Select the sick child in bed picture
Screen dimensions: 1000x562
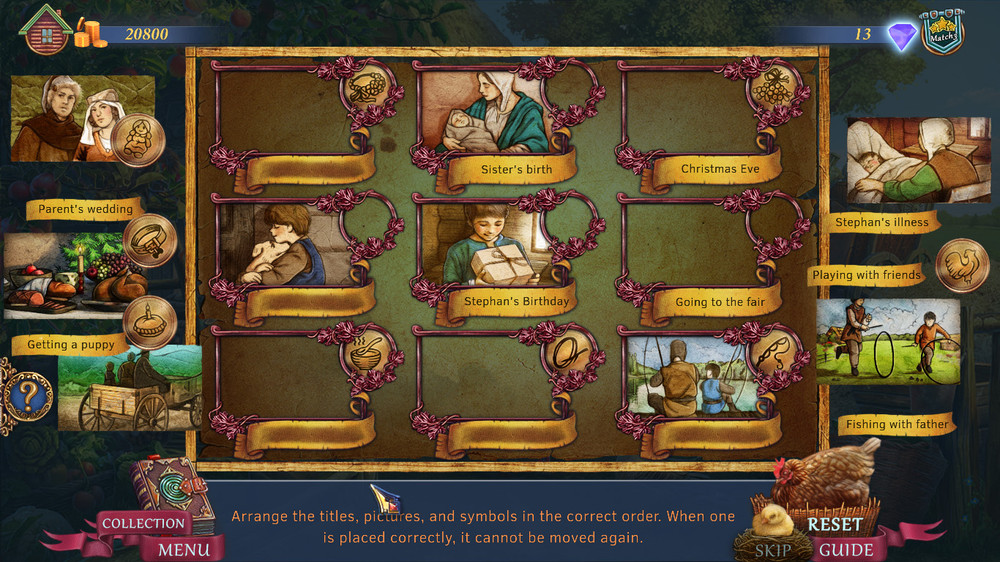(900, 160)
